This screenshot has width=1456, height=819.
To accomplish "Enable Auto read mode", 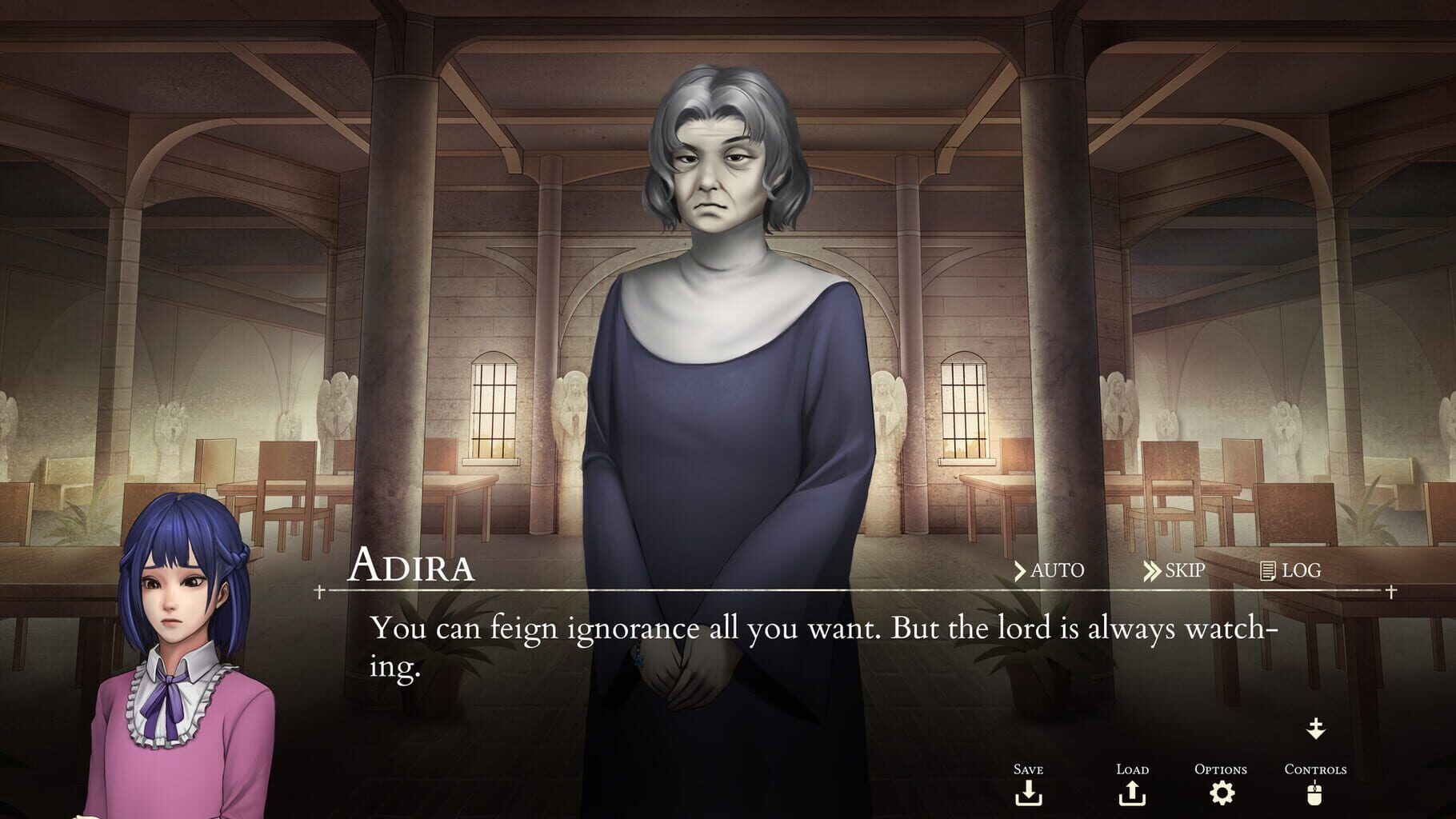I will (x=1056, y=571).
